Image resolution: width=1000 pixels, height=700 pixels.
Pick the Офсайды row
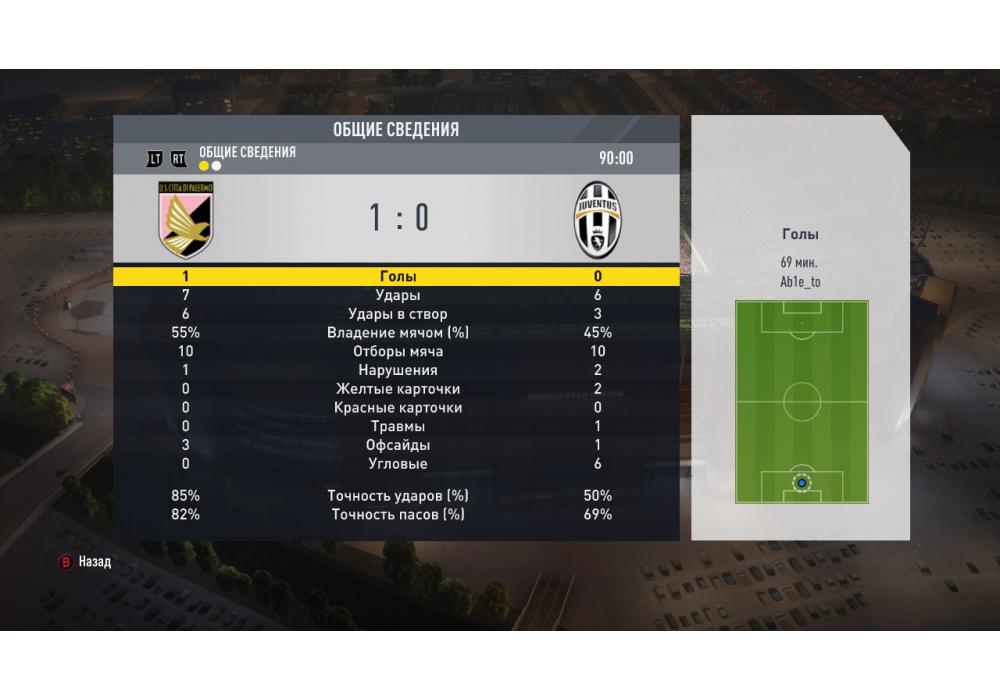point(397,445)
